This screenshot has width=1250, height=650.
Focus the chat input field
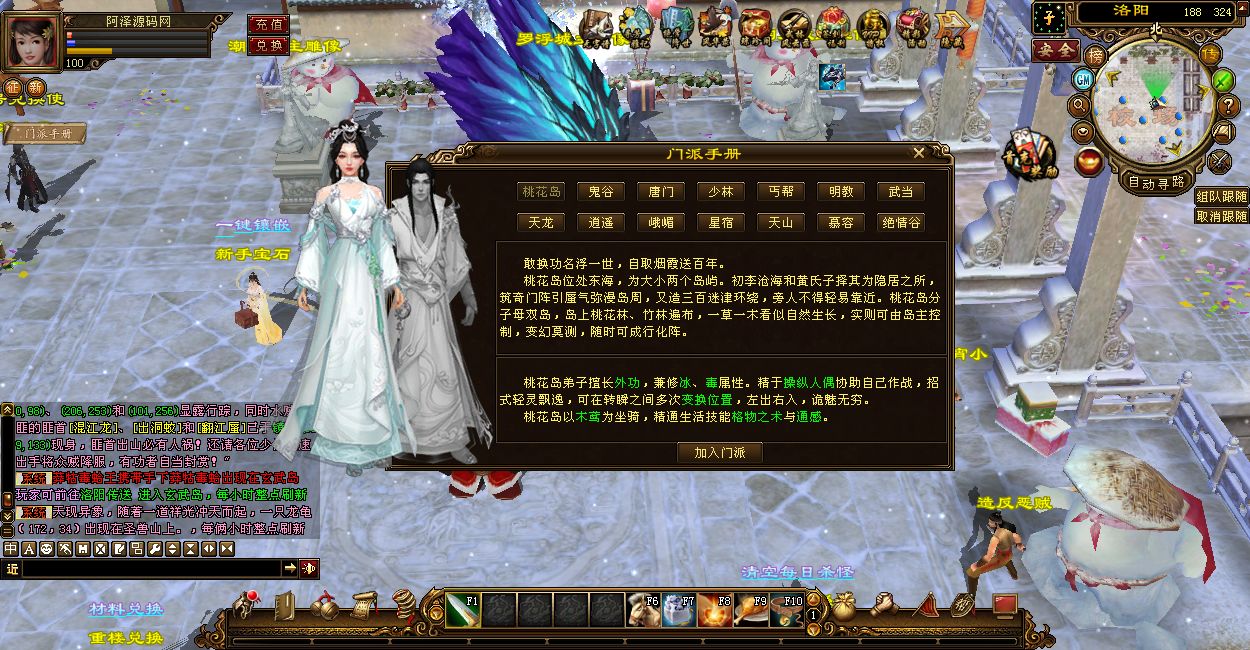[150, 568]
